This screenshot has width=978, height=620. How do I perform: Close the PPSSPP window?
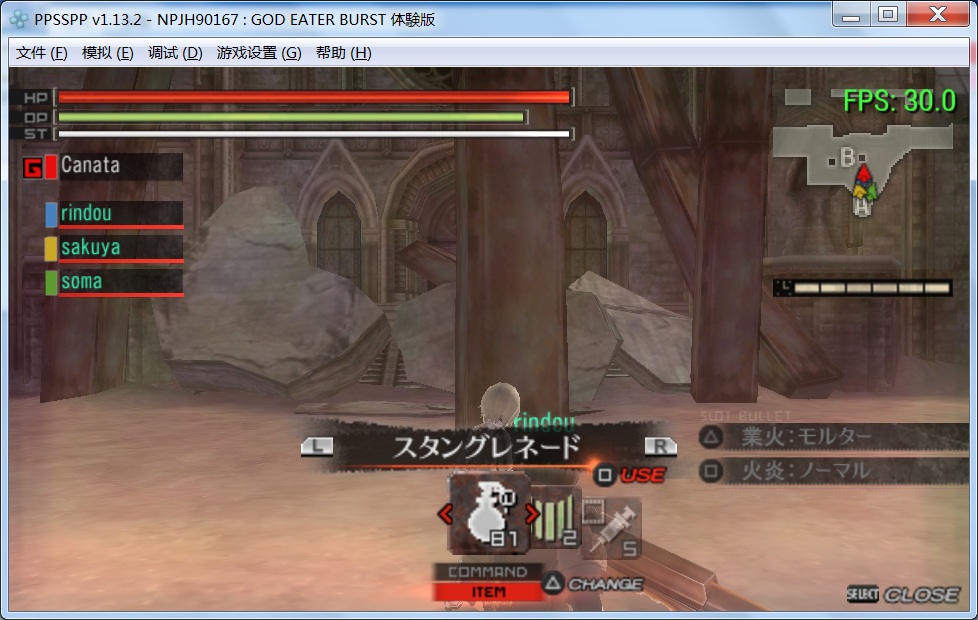pyautogui.click(x=938, y=14)
